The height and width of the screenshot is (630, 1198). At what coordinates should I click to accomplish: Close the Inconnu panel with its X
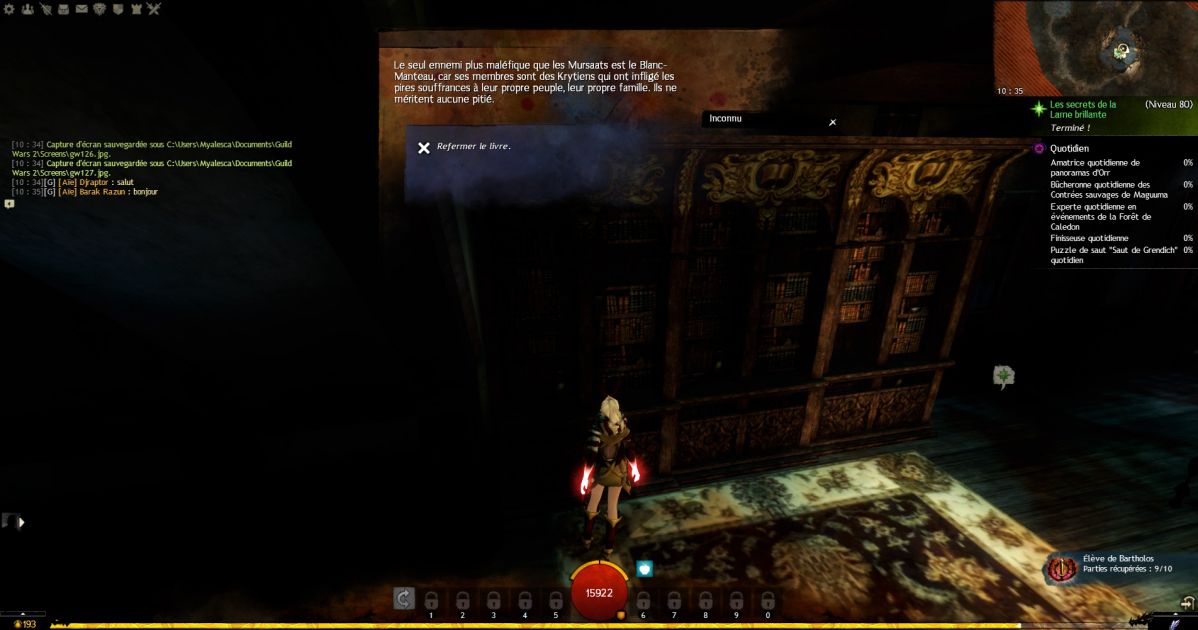[x=832, y=122]
